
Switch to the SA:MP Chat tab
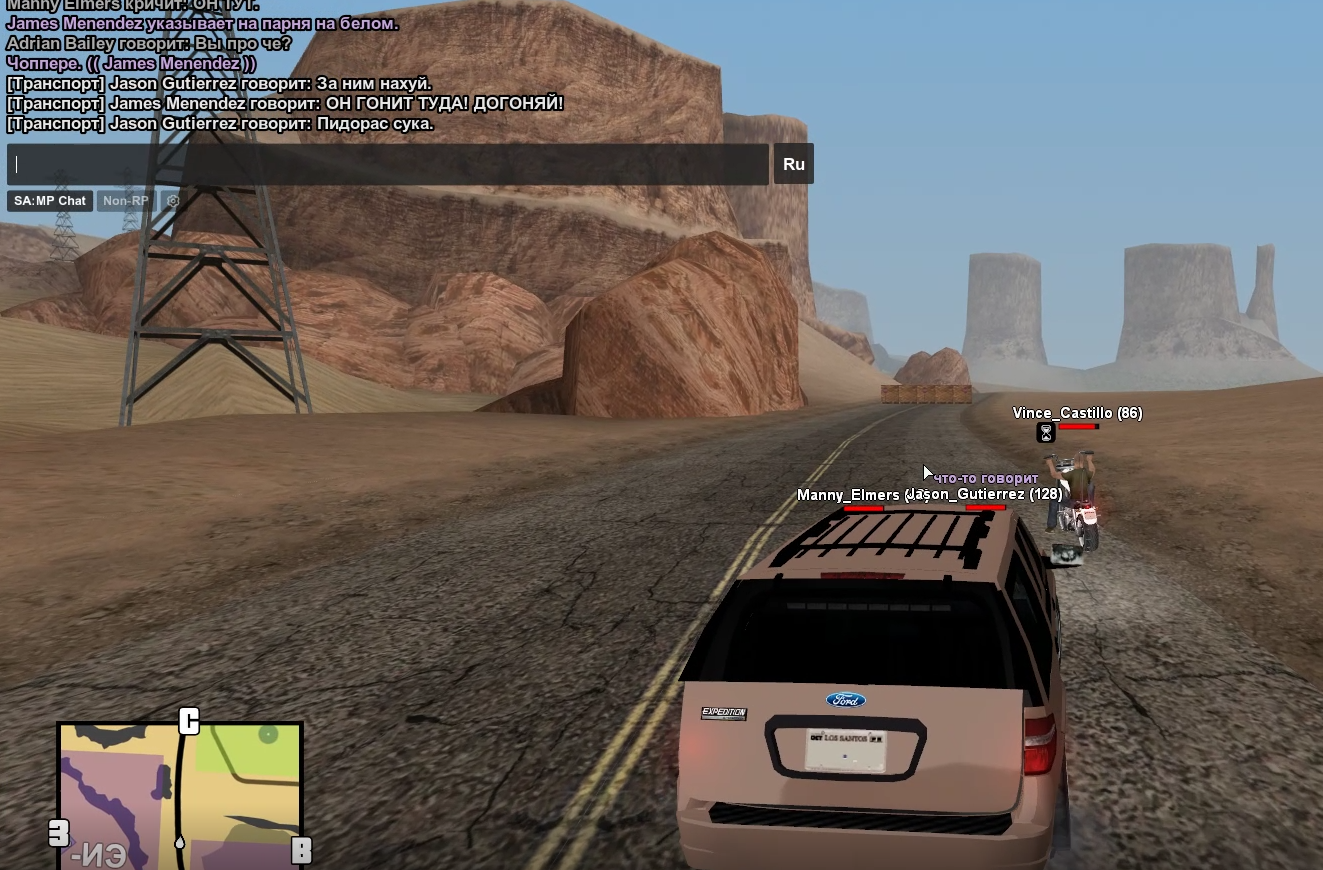click(x=50, y=201)
